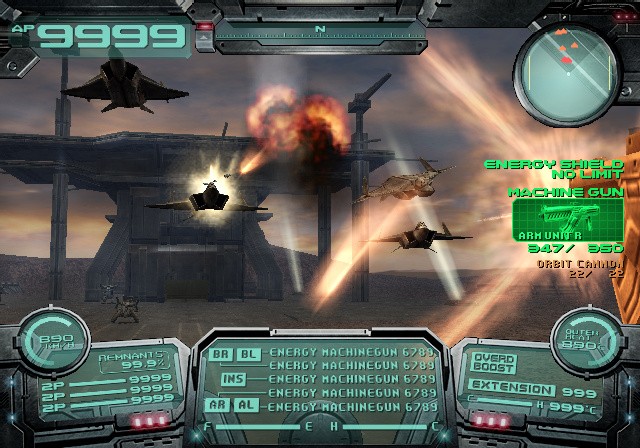
Task: Select the AL weapon slot tag
Action: click(246, 405)
